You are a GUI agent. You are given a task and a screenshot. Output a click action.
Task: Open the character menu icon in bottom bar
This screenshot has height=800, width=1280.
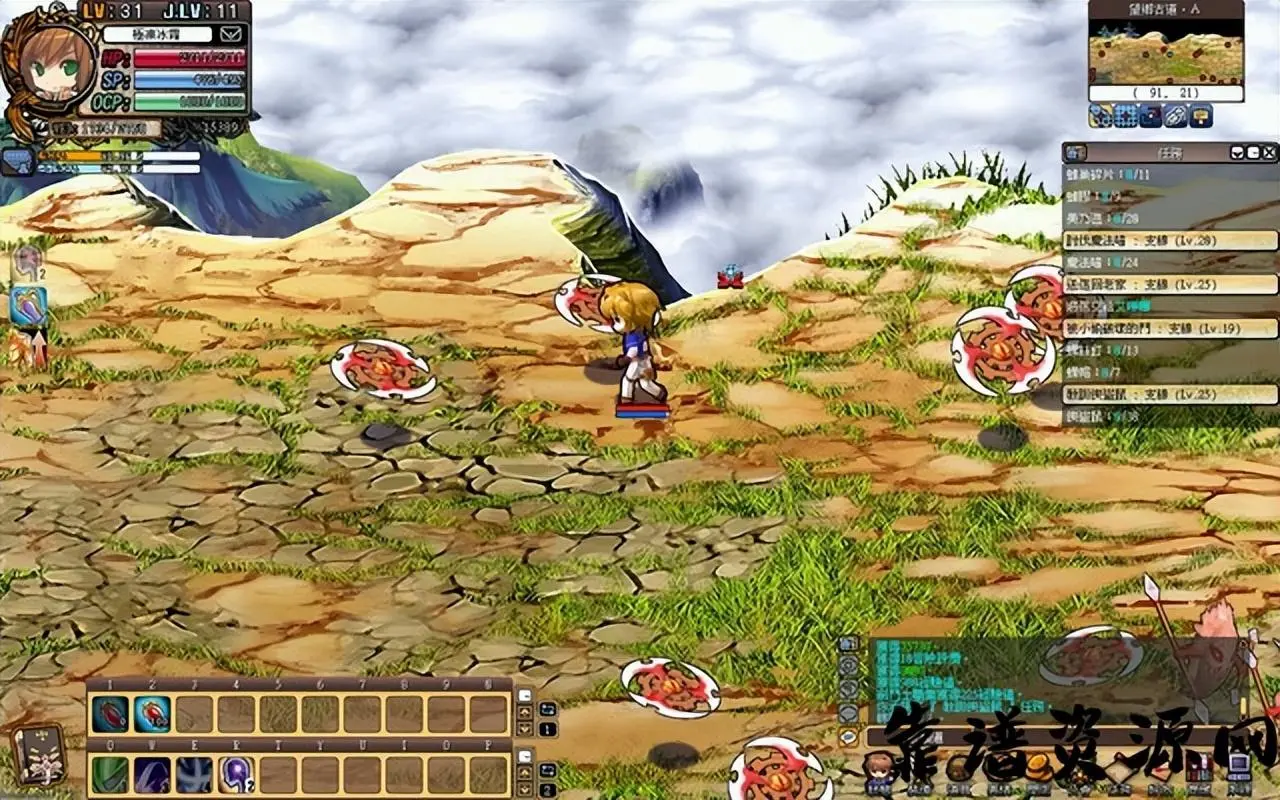point(878,770)
